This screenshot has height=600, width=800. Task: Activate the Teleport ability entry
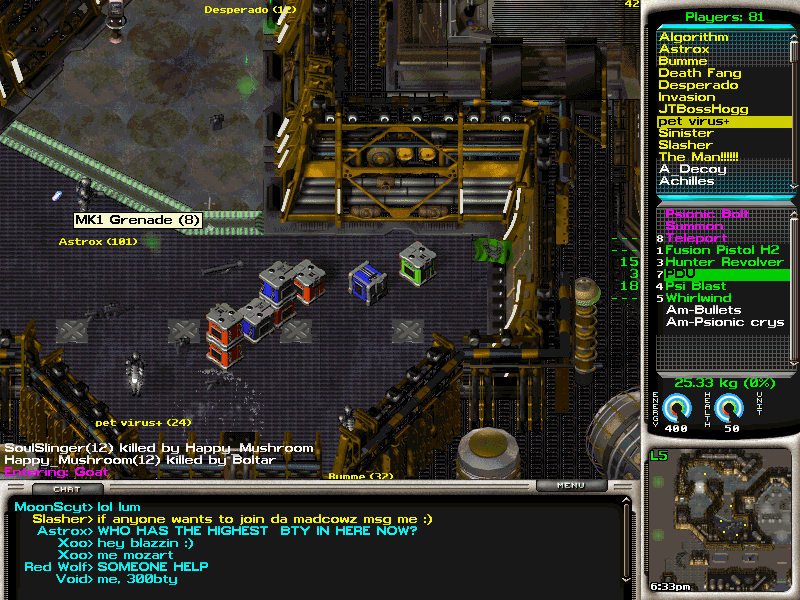pos(696,238)
